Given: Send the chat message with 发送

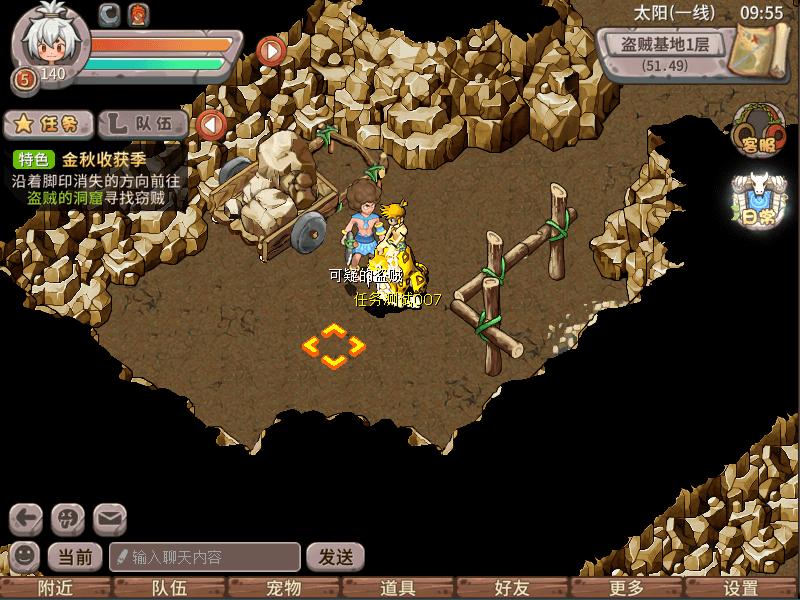Looking at the screenshot, I should (335, 557).
